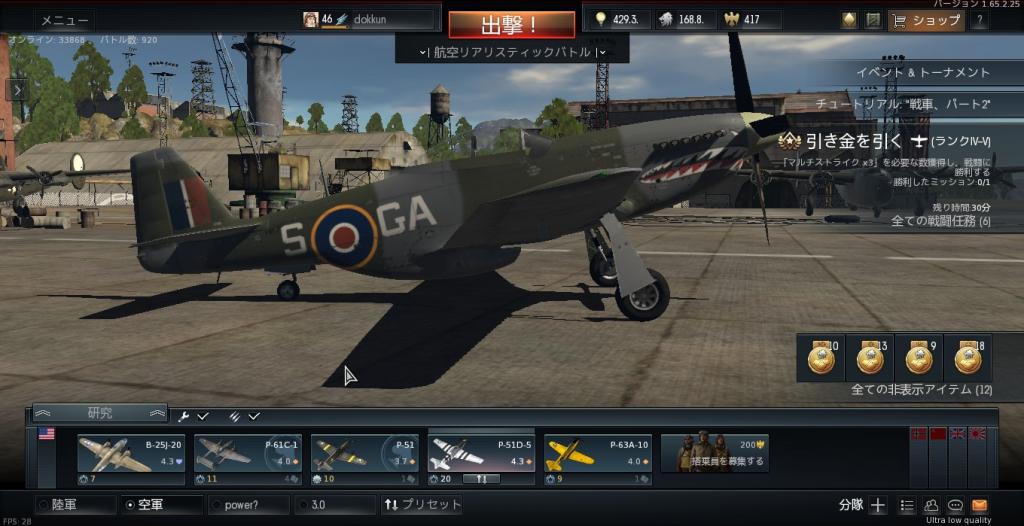Show all hidden items

tap(921, 389)
